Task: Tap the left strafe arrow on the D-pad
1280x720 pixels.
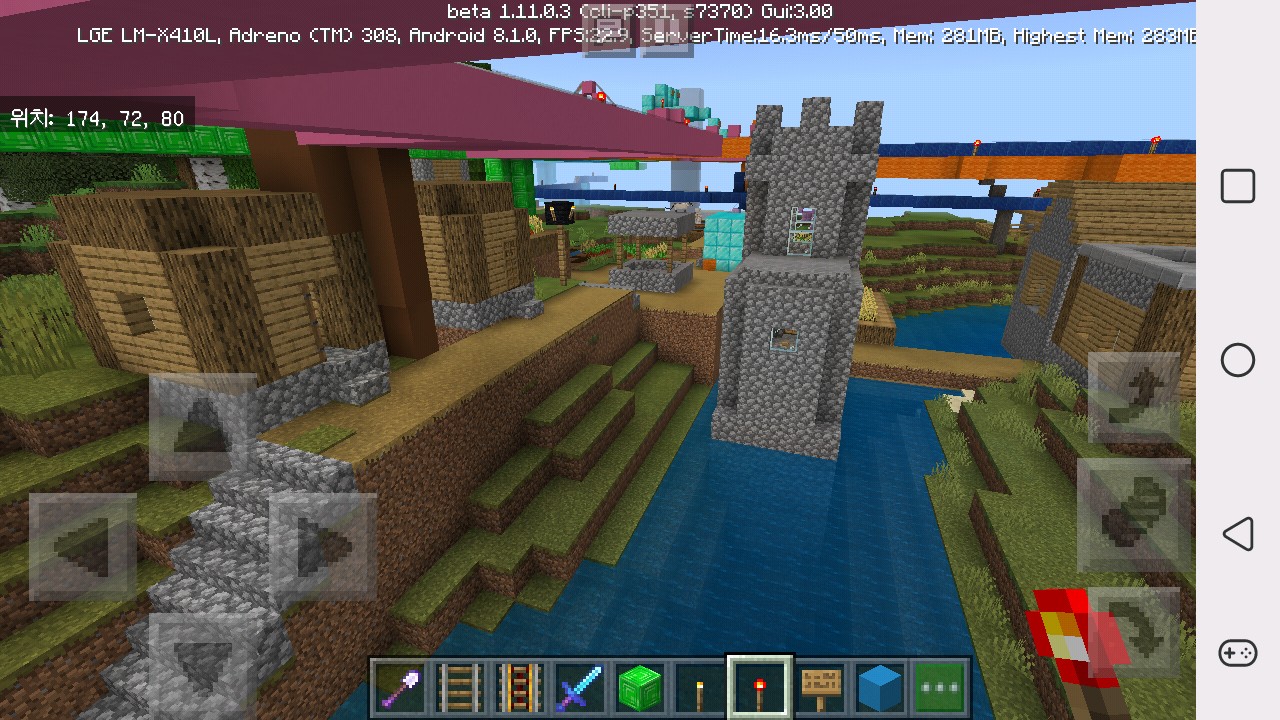Action: click(x=83, y=547)
